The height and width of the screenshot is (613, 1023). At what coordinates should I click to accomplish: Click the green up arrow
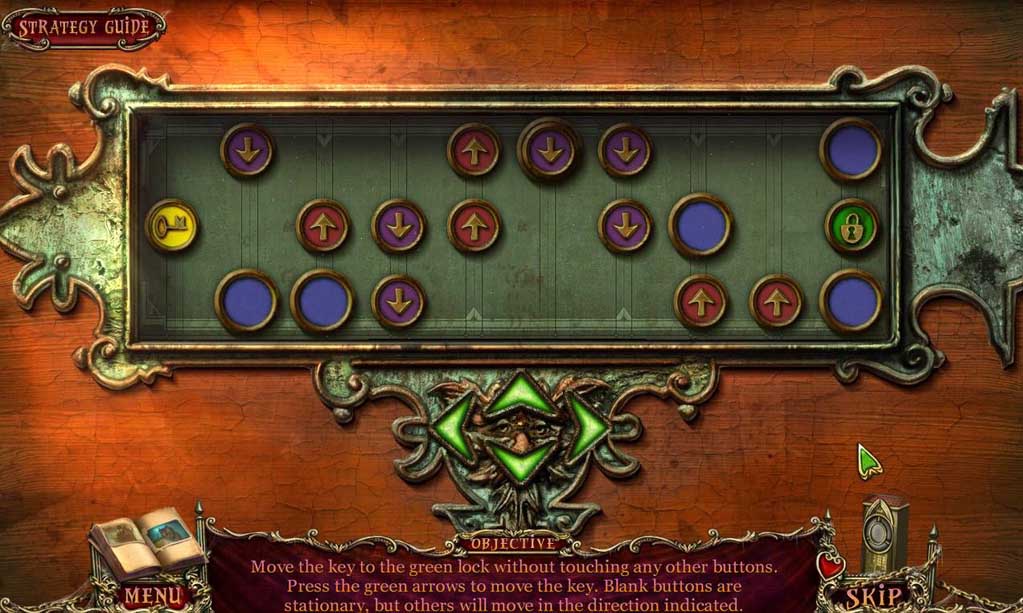pyautogui.click(x=520, y=396)
